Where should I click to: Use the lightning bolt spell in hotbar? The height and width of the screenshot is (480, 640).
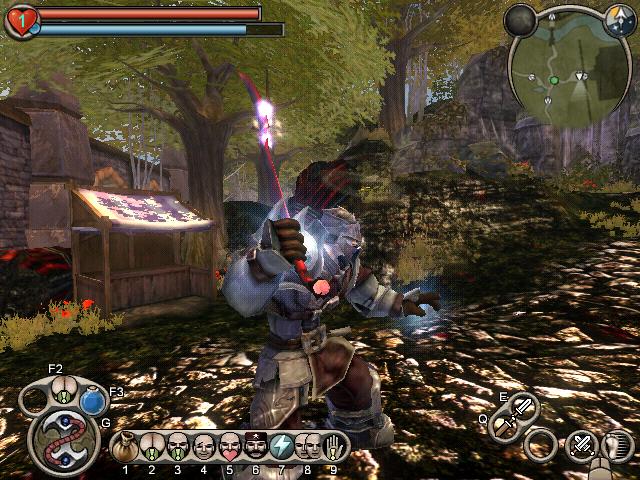282,446
